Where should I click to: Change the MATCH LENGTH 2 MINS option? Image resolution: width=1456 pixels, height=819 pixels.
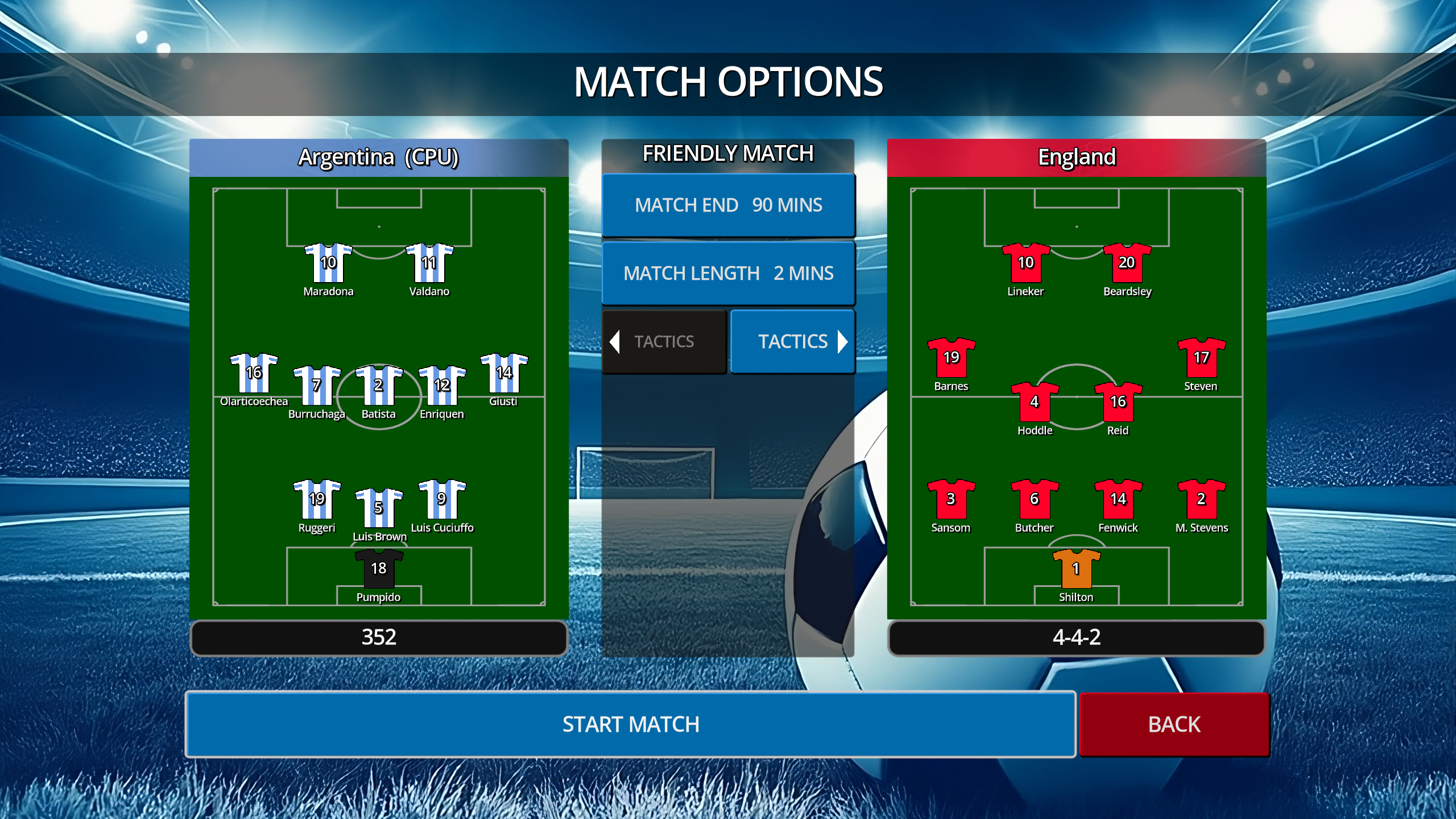coord(728,273)
